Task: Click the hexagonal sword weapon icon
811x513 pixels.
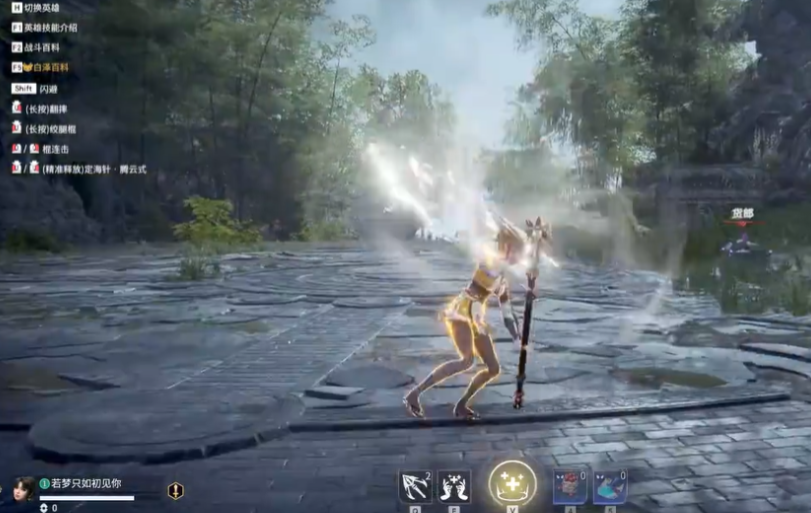Action: click(176, 490)
